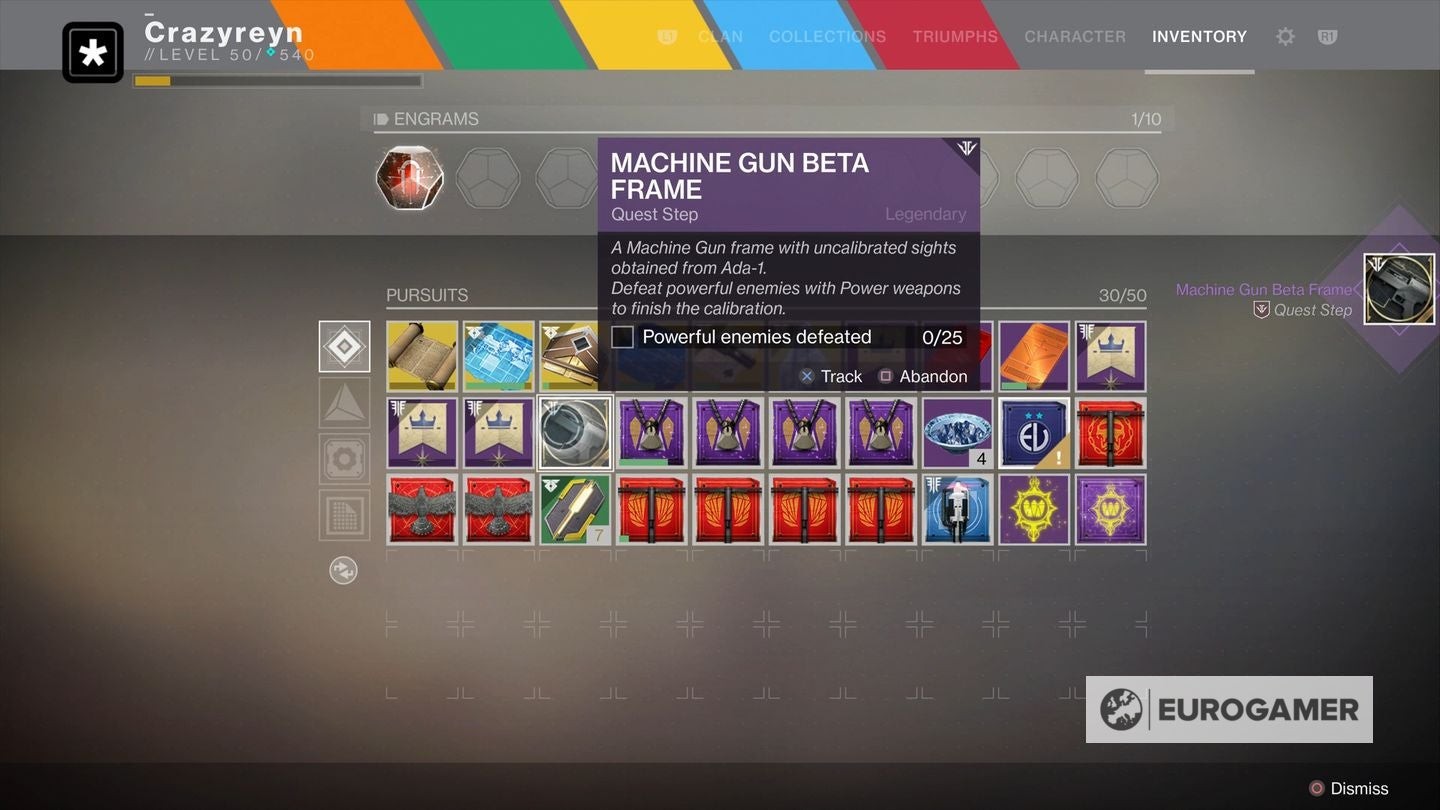Select the Pursuits diamond category icon

tap(344, 347)
